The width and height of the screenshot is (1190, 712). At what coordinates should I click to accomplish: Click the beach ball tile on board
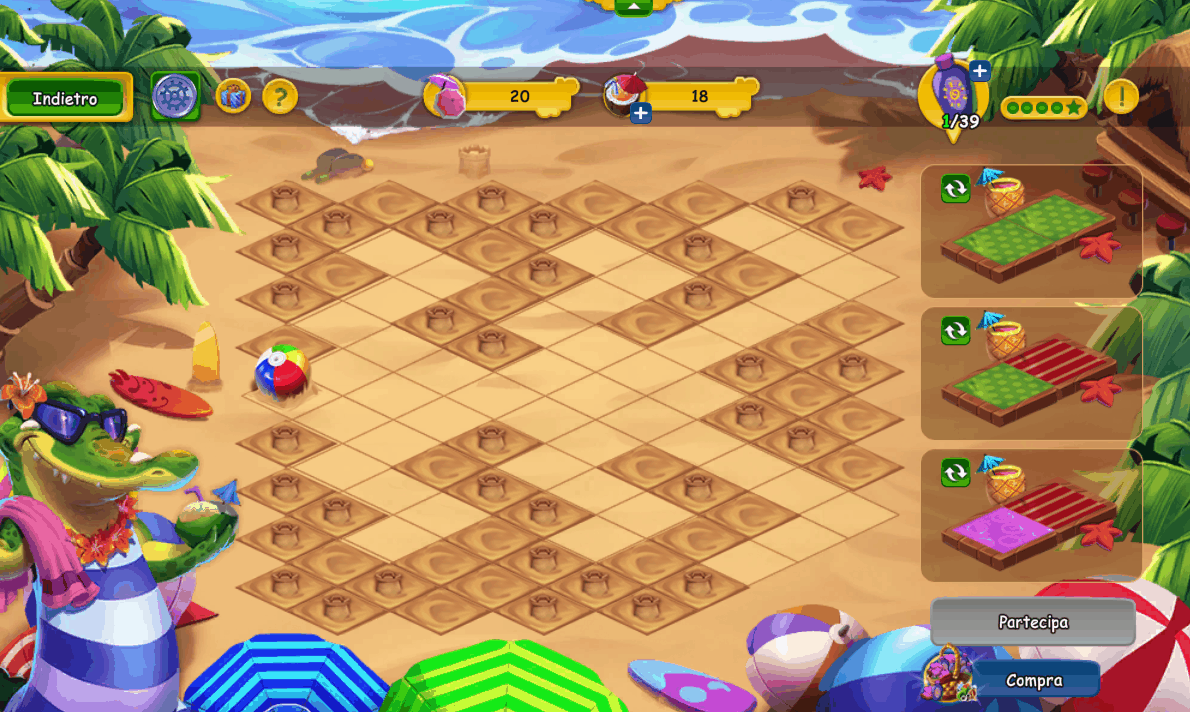[x=282, y=371]
